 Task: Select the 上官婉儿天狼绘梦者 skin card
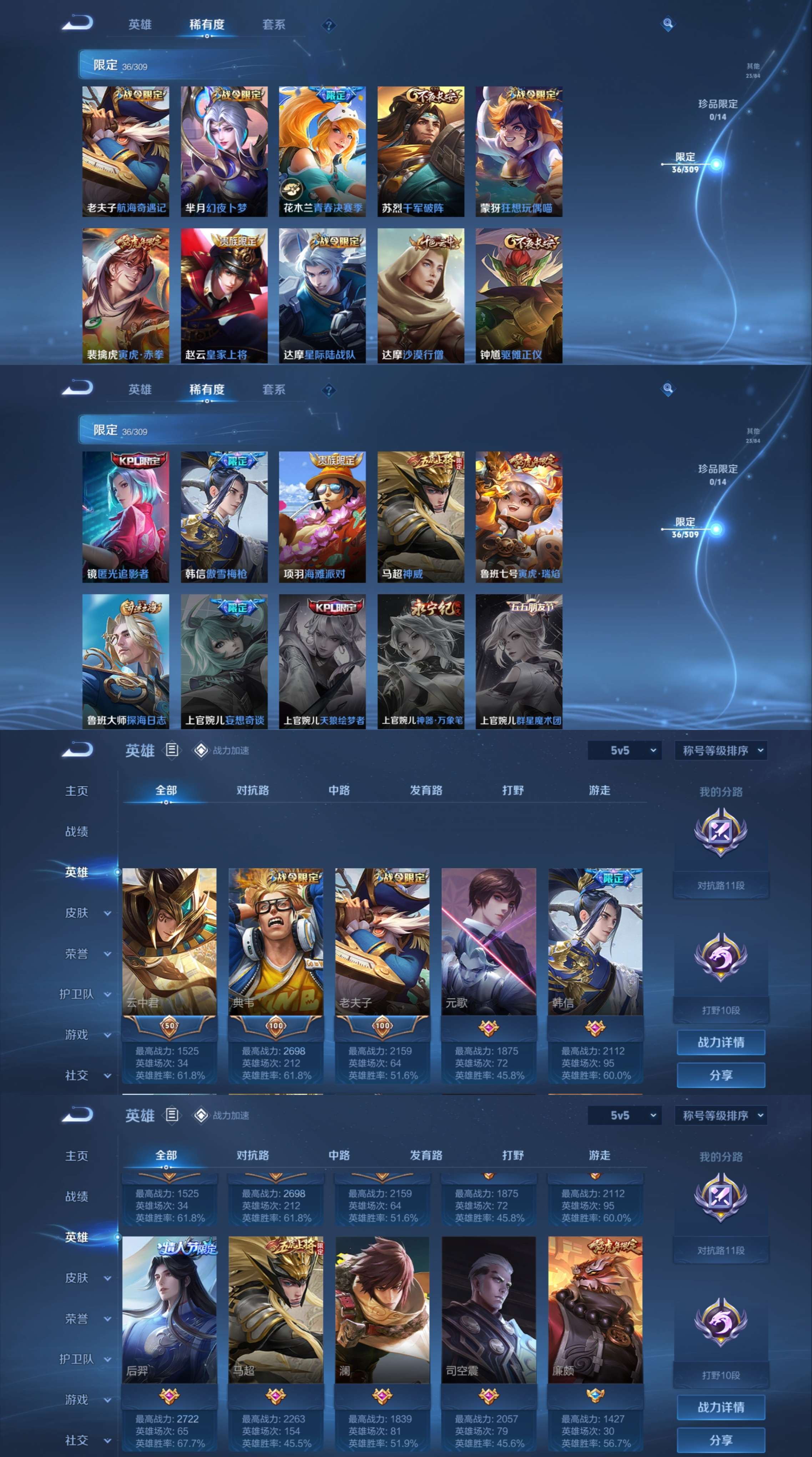[322, 661]
